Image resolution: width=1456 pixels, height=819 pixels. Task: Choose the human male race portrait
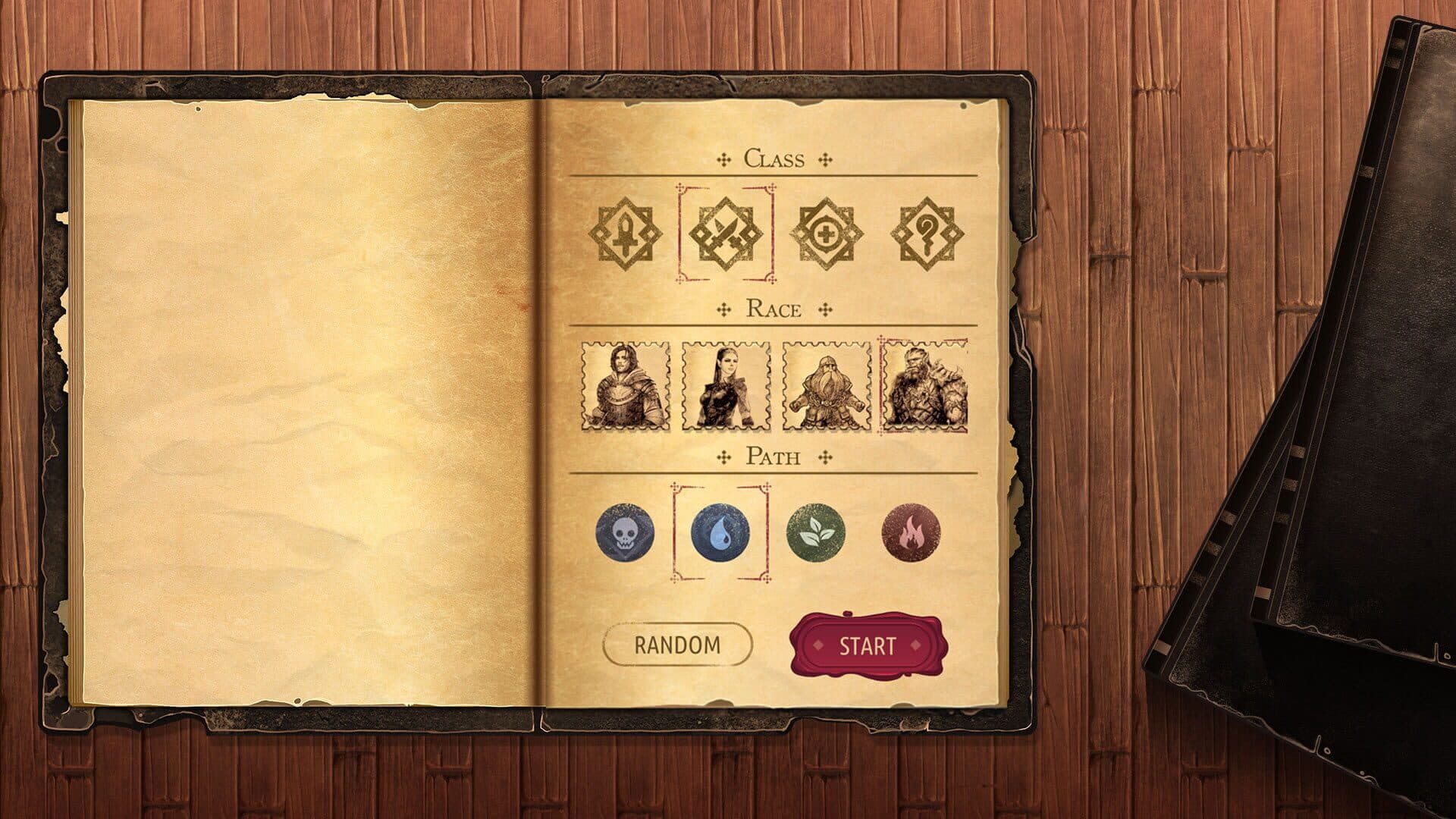[626, 387]
